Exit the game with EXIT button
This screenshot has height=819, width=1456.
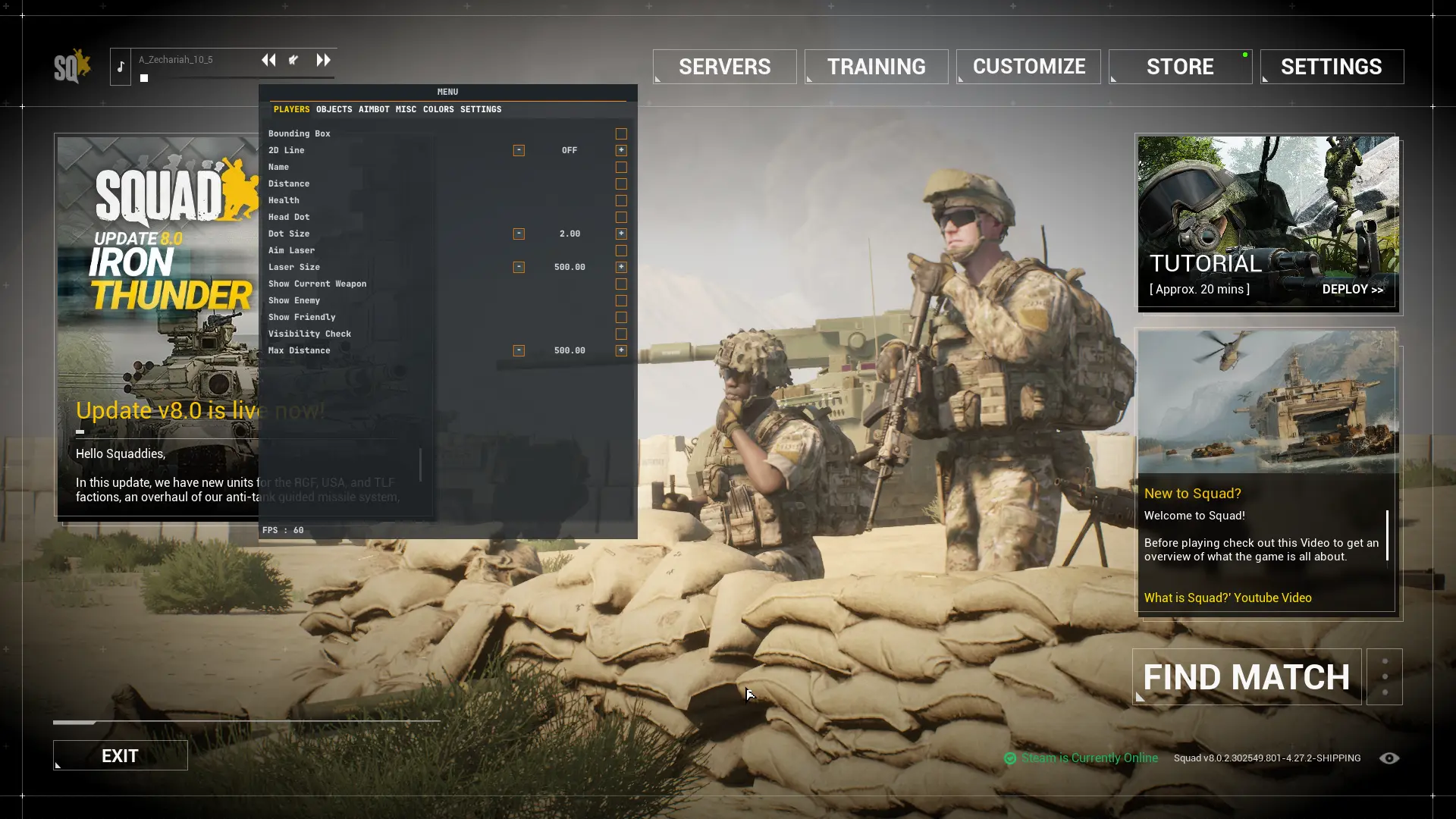(120, 755)
